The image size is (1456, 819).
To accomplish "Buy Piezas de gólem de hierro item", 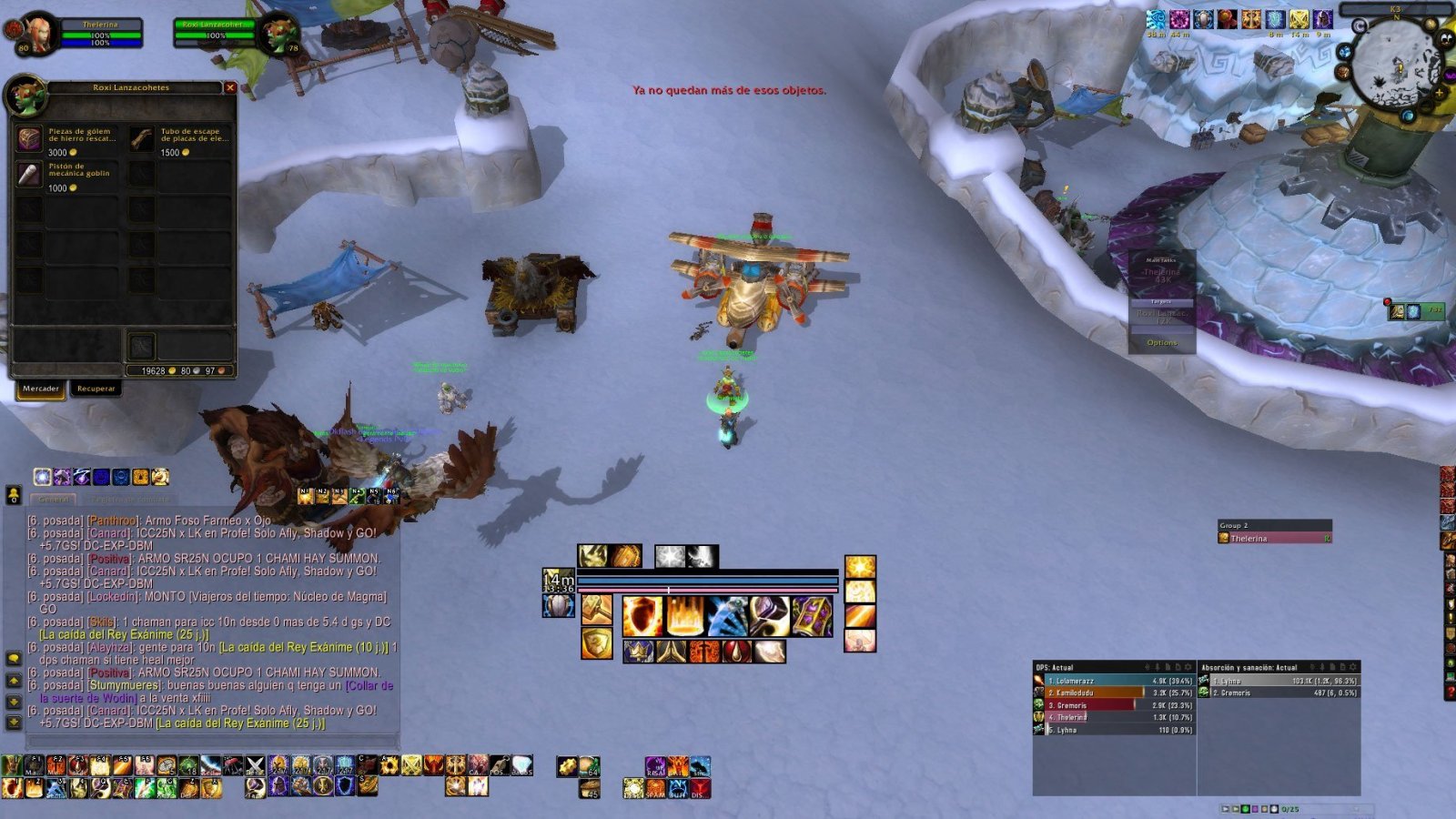I will point(30,139).
